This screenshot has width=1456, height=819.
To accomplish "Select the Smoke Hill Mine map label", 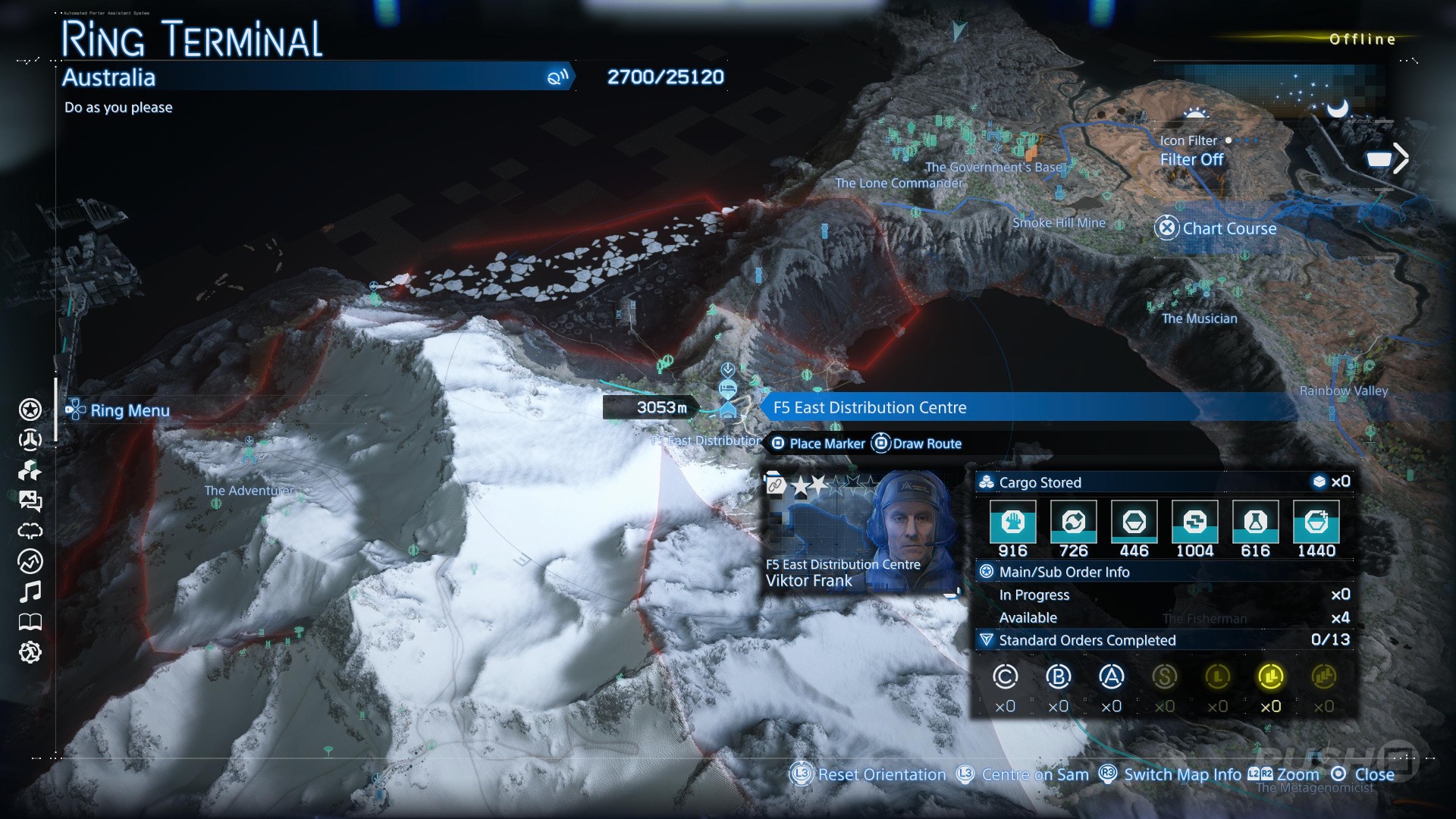I will tap(1059, 223).
